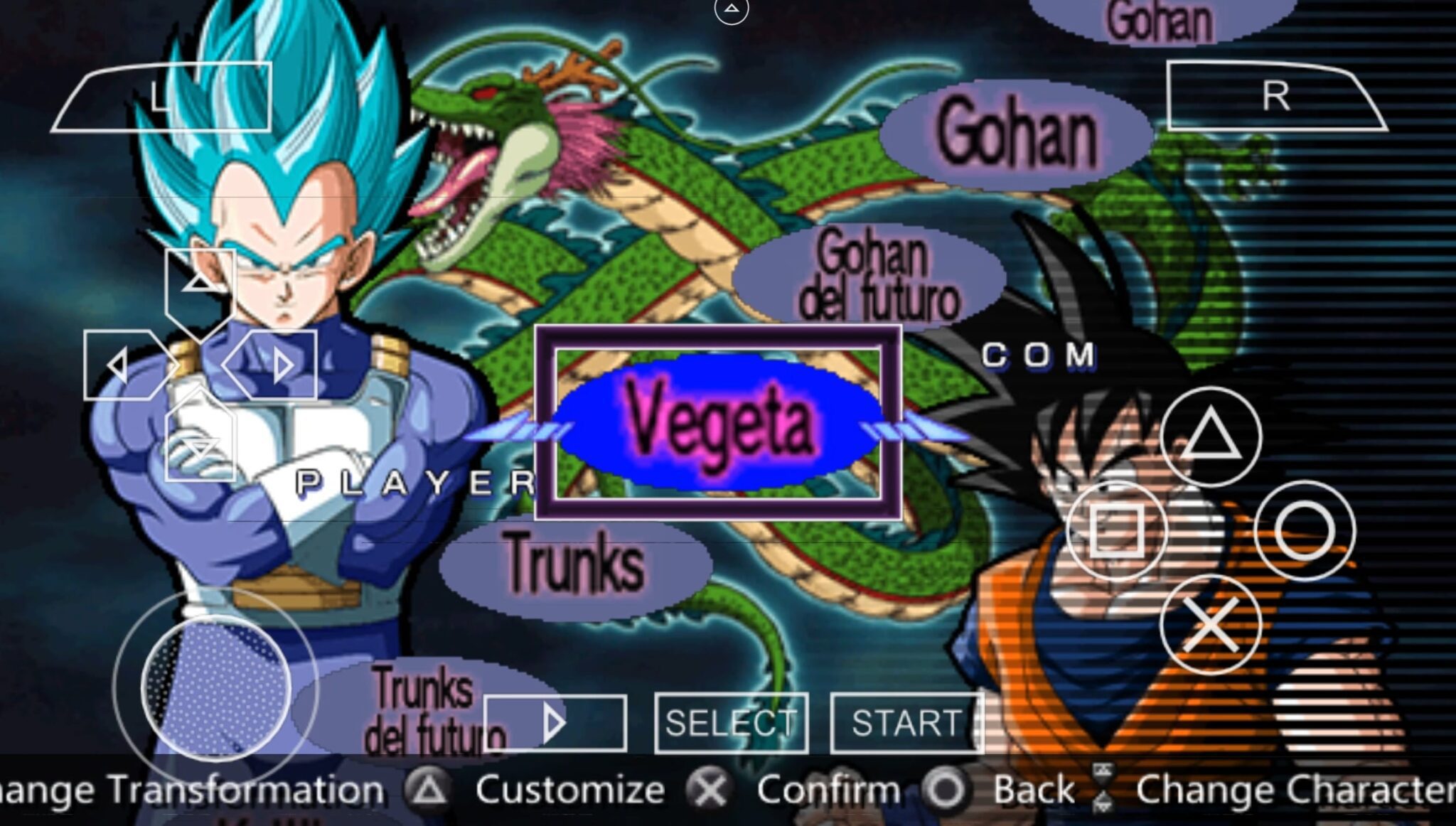Choose Trunks from the character list
1456x826 pixels.
click(x=574, y=563)
